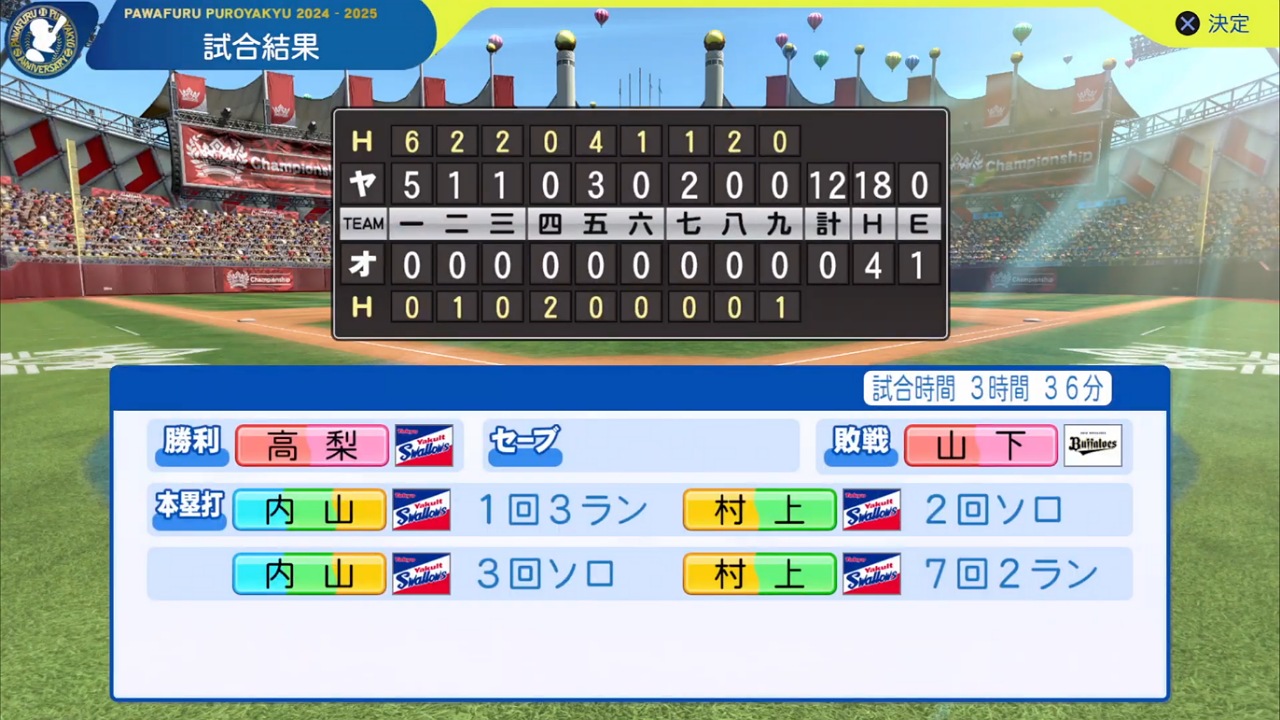Screen dimensions: 1280x720
Task: Click the 試合時間 3時間36分 time bar
Action: (x=987, y=389)
